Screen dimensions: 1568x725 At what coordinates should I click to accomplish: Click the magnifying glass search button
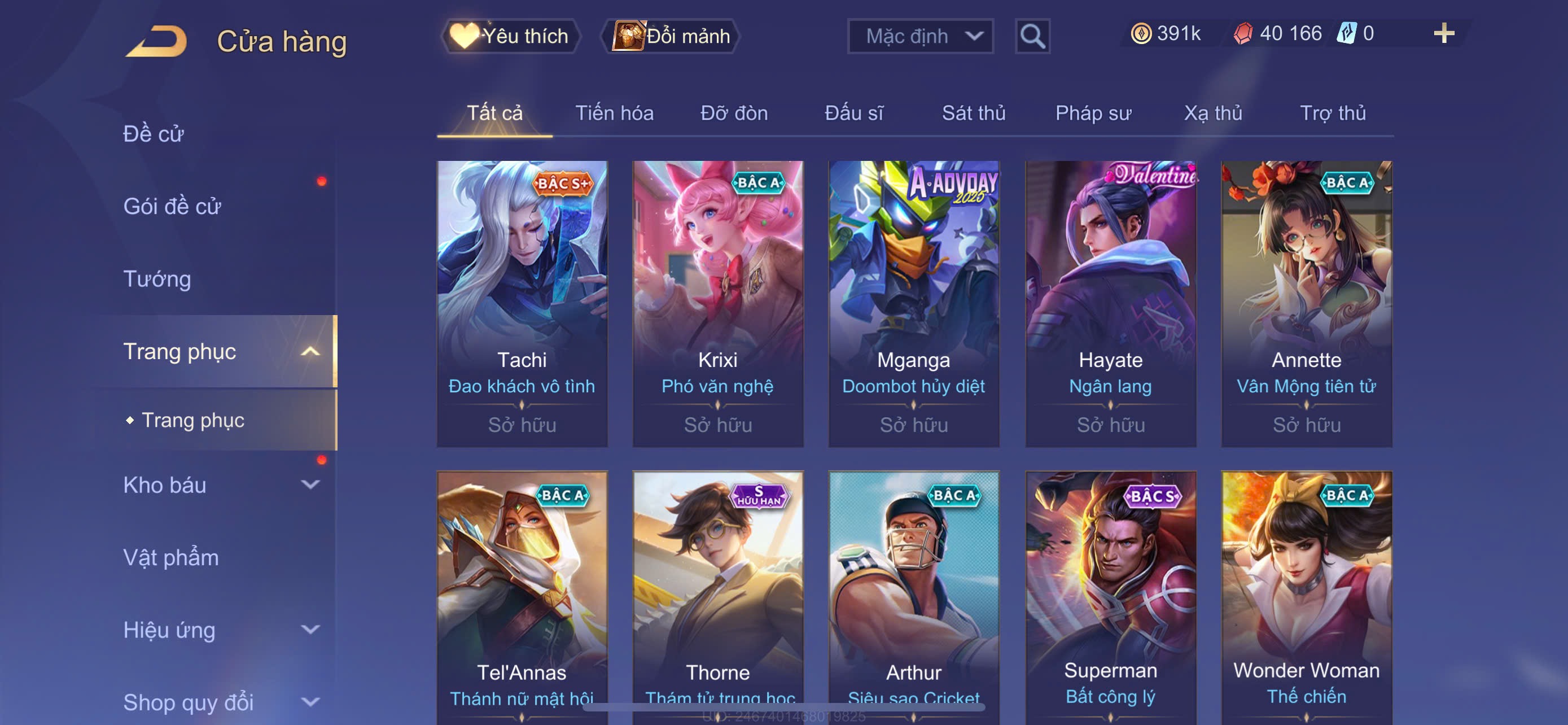click(x=1032, y=37)
